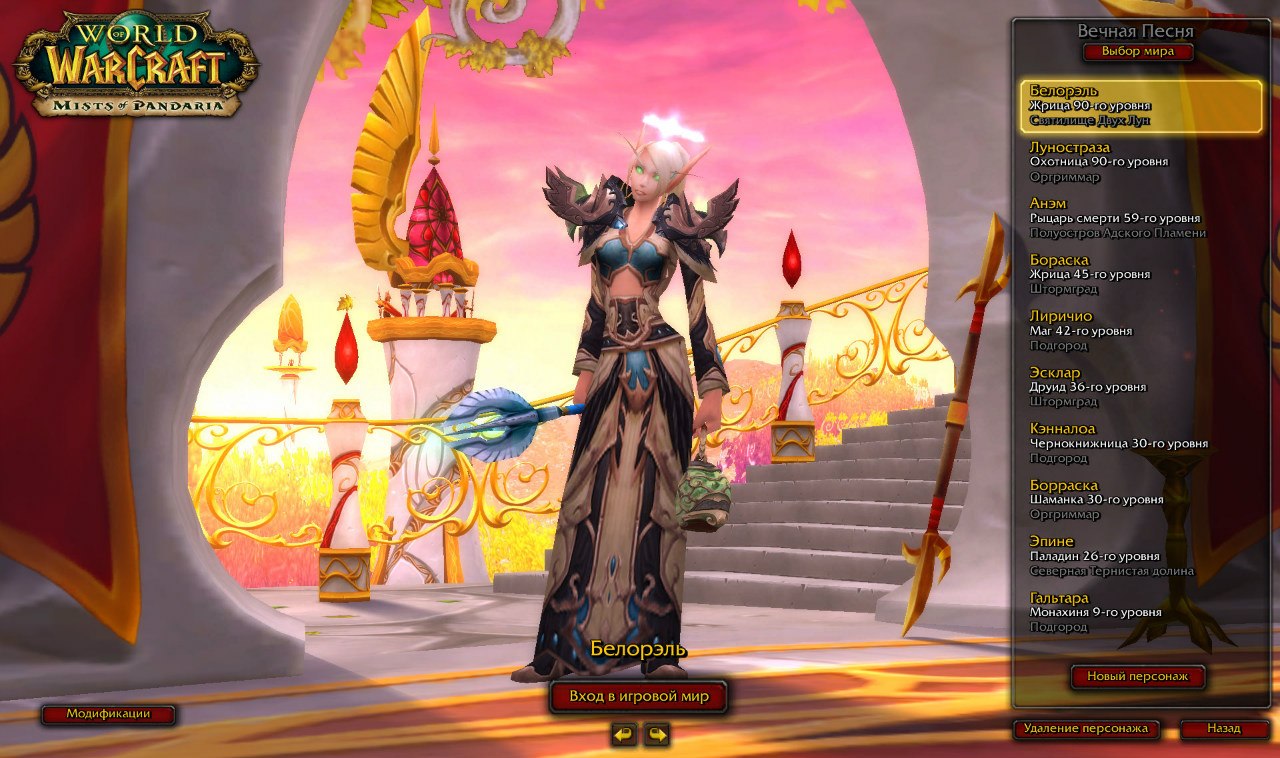Click the Удаление персонажа button
The width and height of the screenshot is (1280, 758).
coord(1085,730)
